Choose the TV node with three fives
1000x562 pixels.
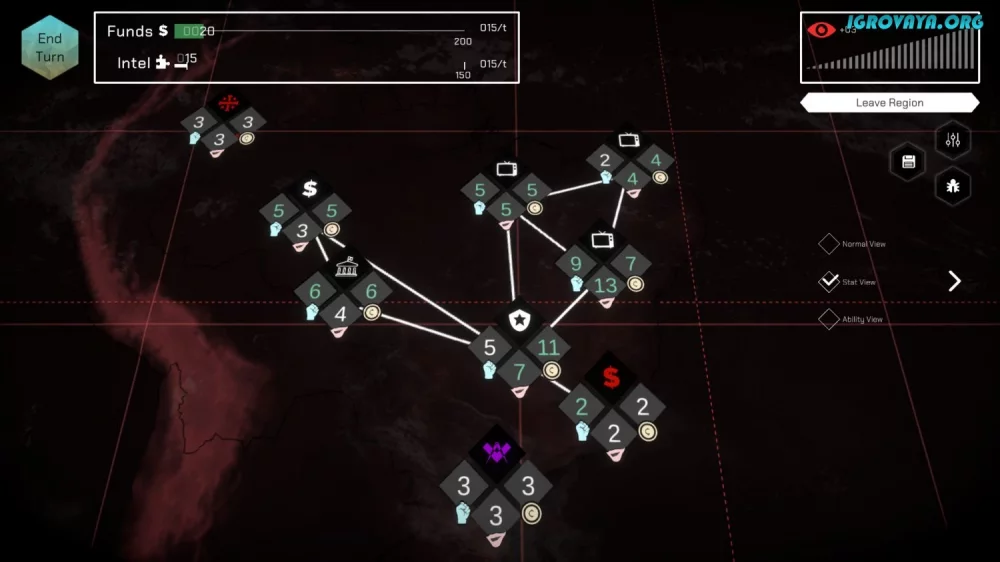coord(506,168)
